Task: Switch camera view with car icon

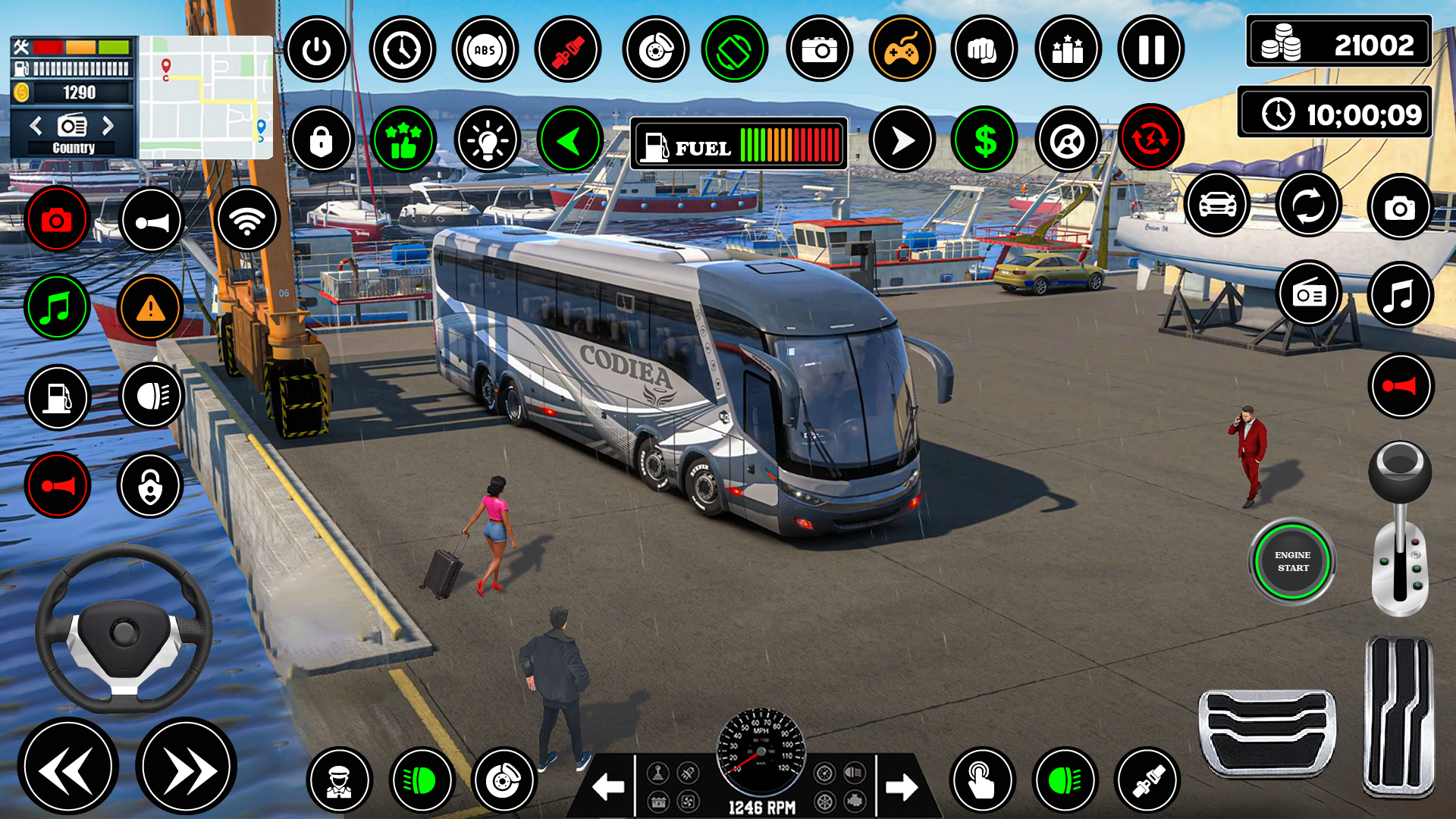Action: pos(1216,205)
